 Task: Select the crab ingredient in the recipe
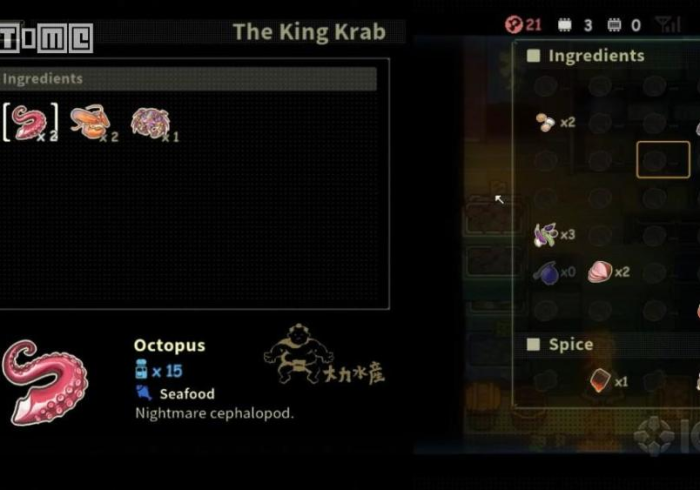149,122
